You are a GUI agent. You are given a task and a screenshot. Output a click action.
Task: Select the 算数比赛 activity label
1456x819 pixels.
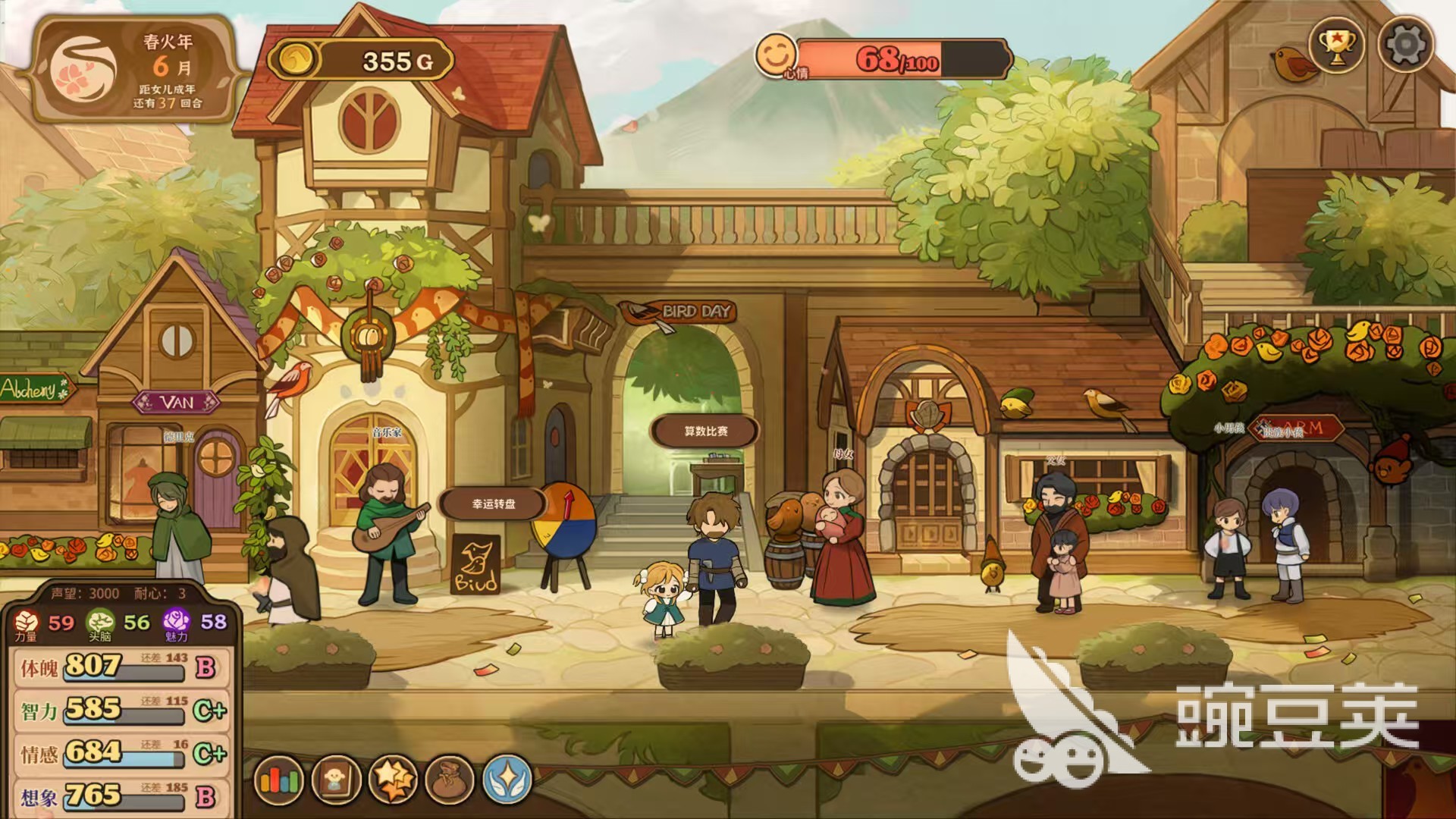[705, 431]
